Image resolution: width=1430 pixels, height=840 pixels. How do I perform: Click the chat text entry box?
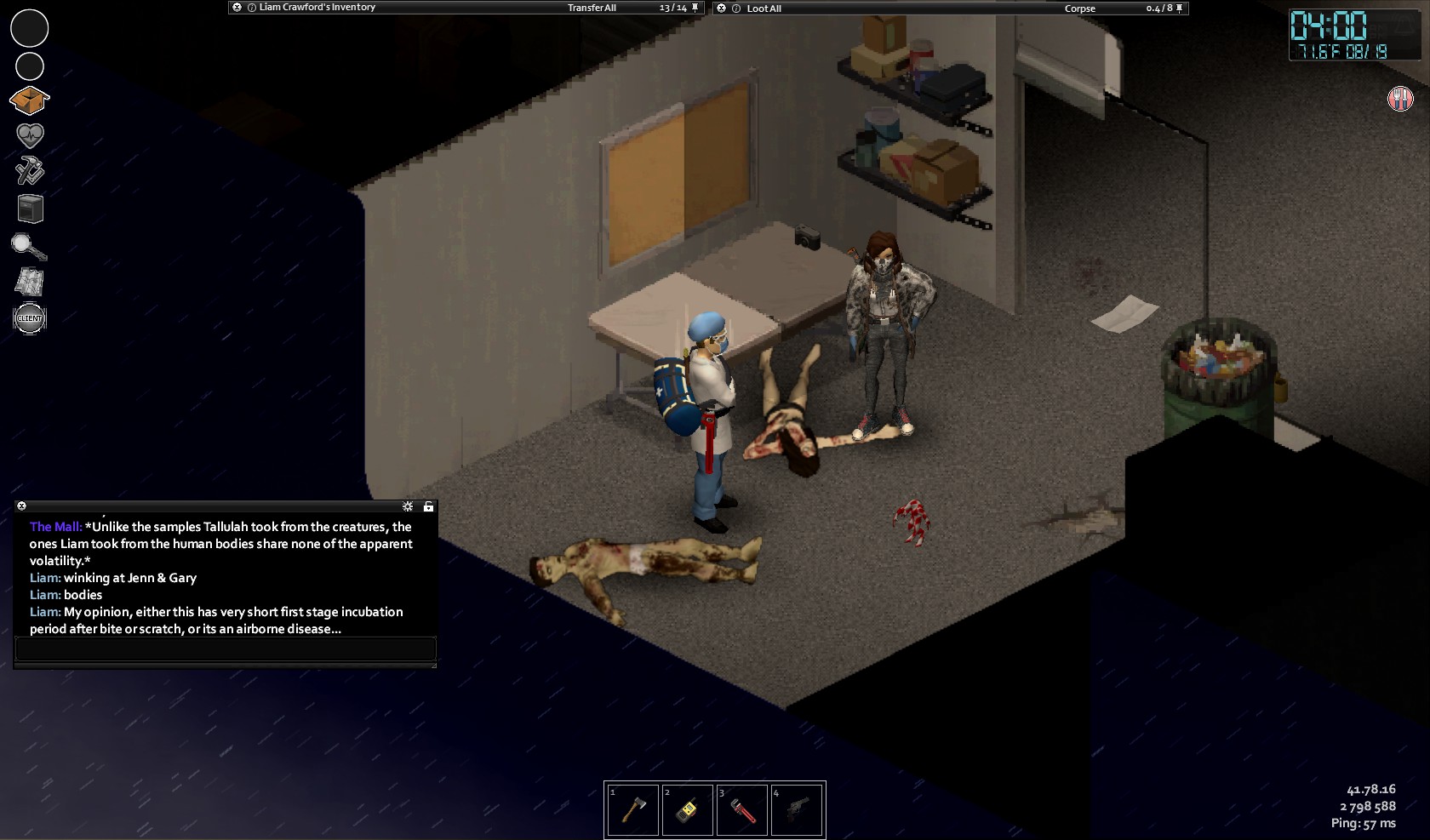point(226,649)
